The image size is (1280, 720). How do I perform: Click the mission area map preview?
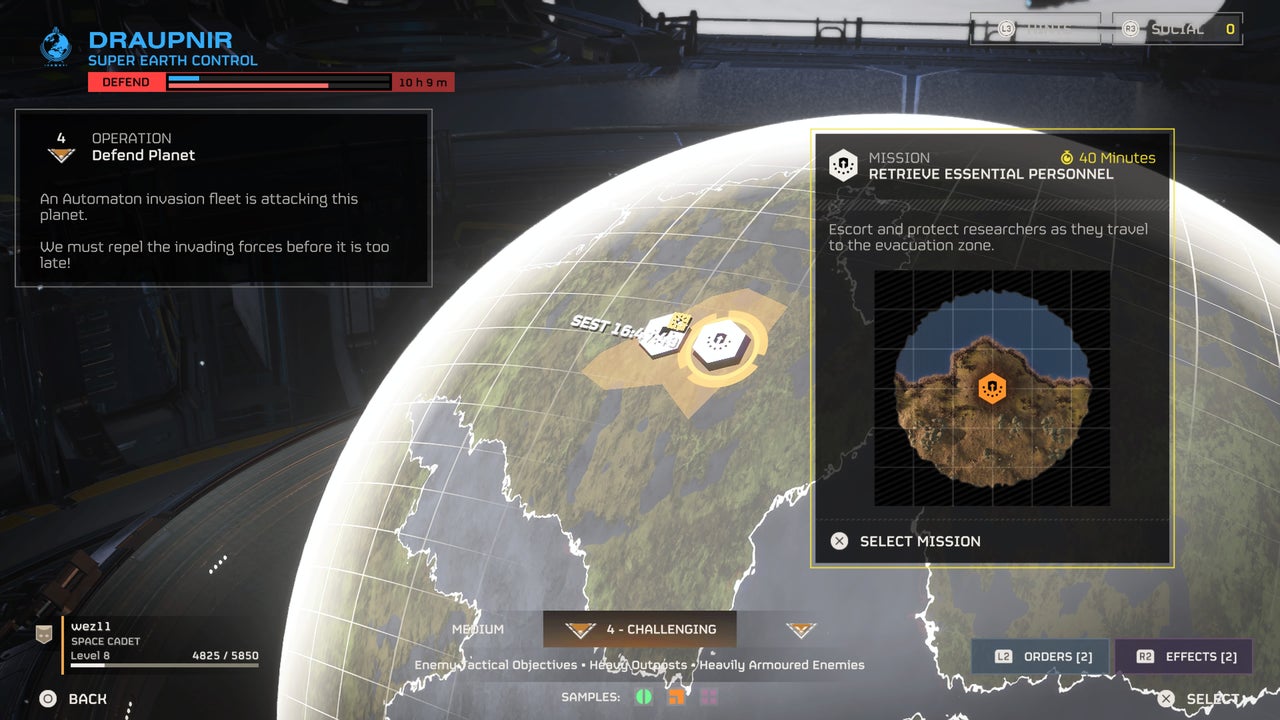click(x=992, y=388)
